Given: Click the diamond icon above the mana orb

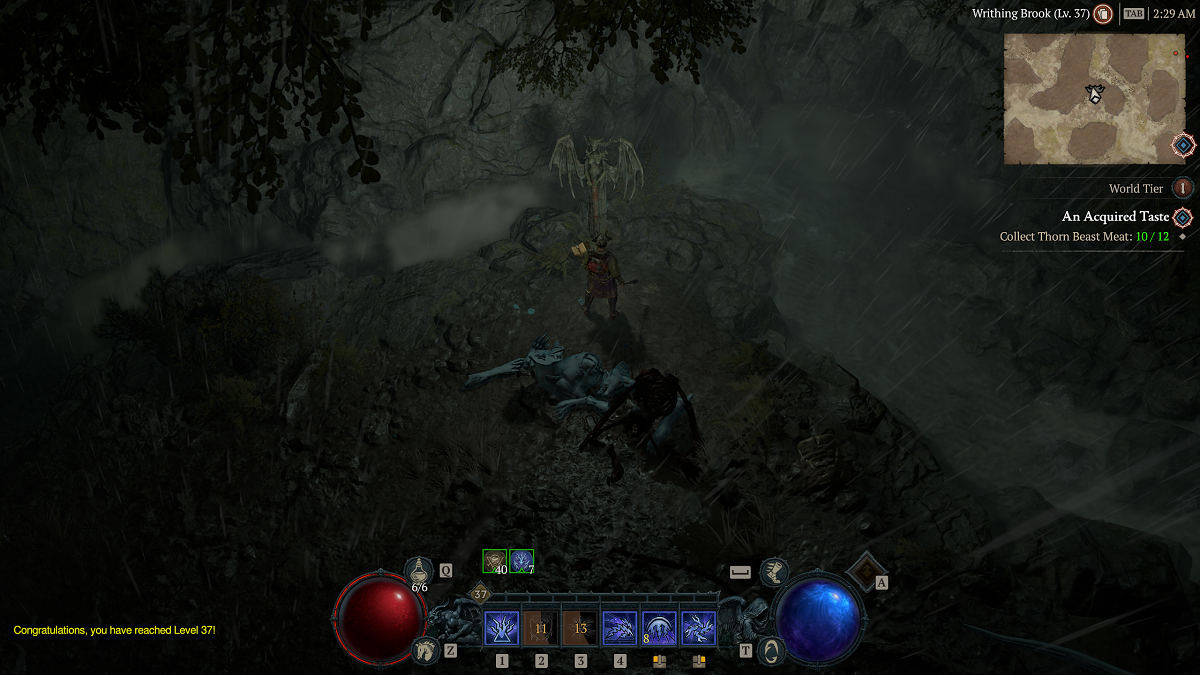Looking at the screenshot, I should pyautogui.click(x=863, y=569).
